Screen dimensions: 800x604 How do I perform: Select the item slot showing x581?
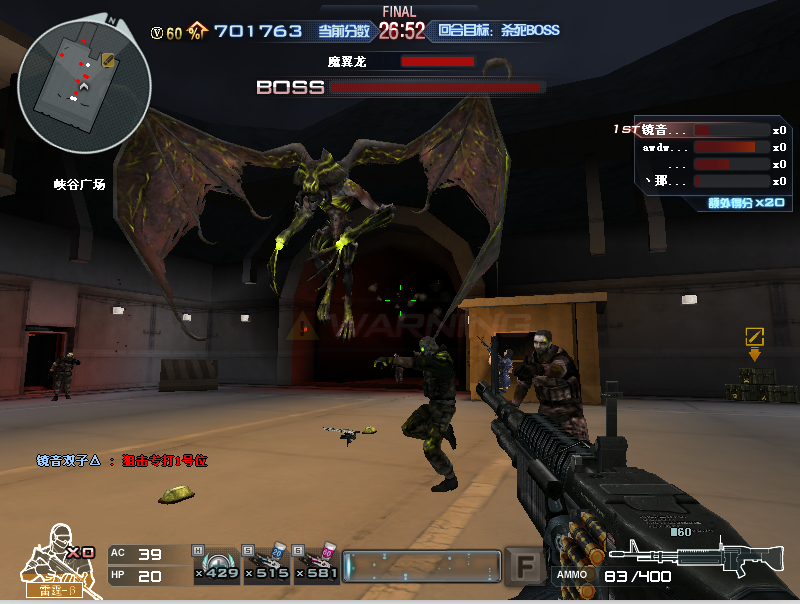[317, 565]
